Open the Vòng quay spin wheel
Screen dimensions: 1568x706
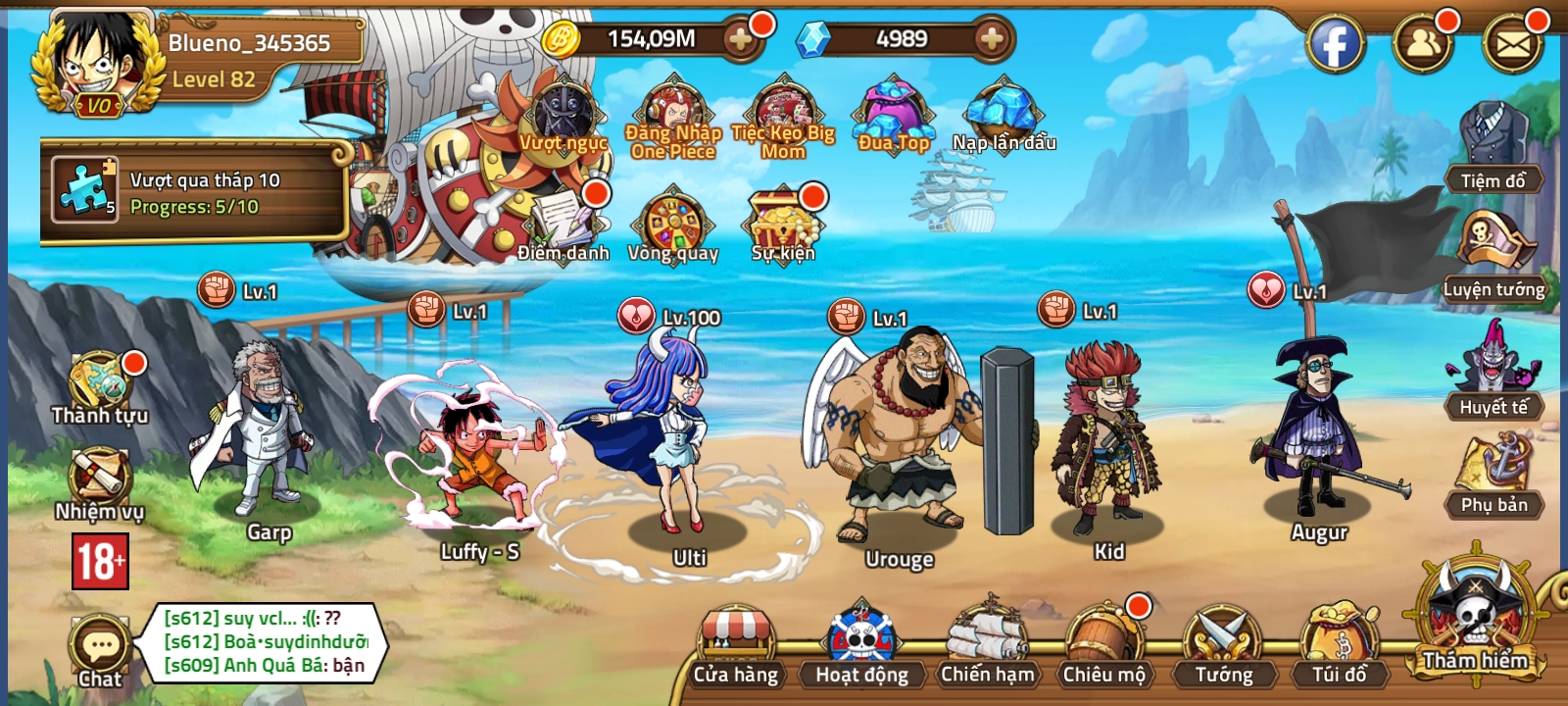coord(676,223)
